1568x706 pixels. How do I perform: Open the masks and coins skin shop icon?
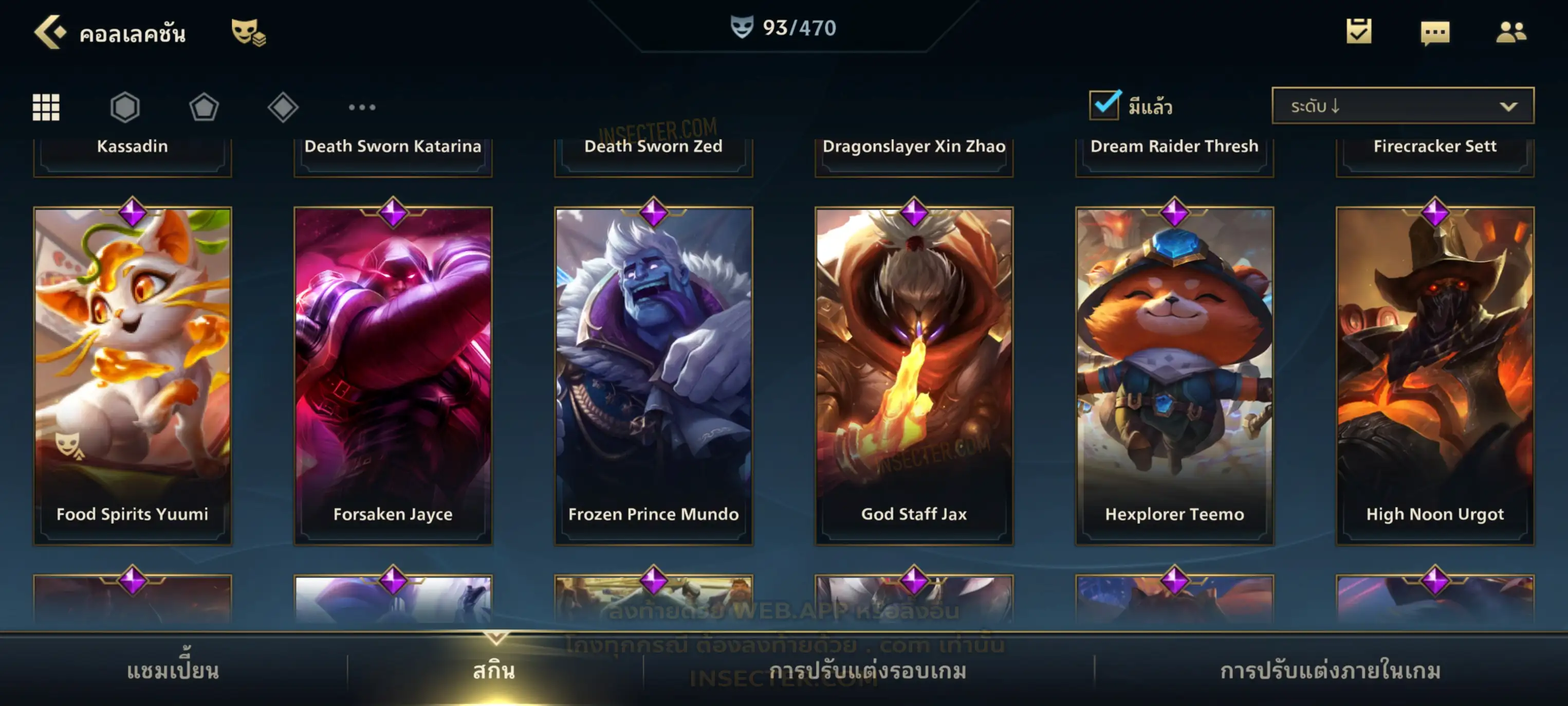pyautogui.click(x=248, y=32)
